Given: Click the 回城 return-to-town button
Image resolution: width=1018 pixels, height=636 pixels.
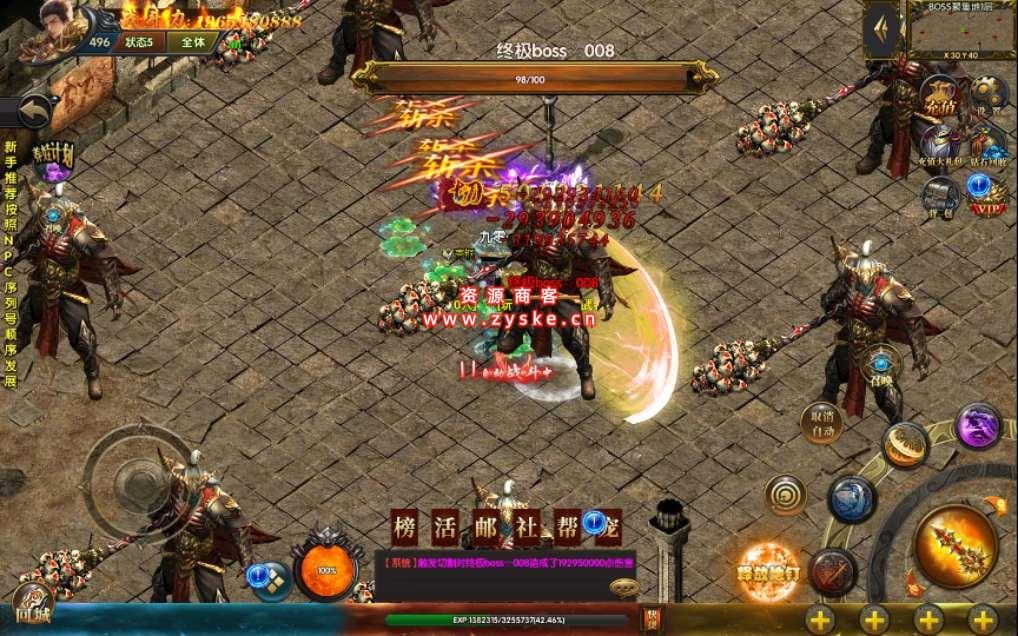Looking at the screenshot, I should tap(33, 606).
